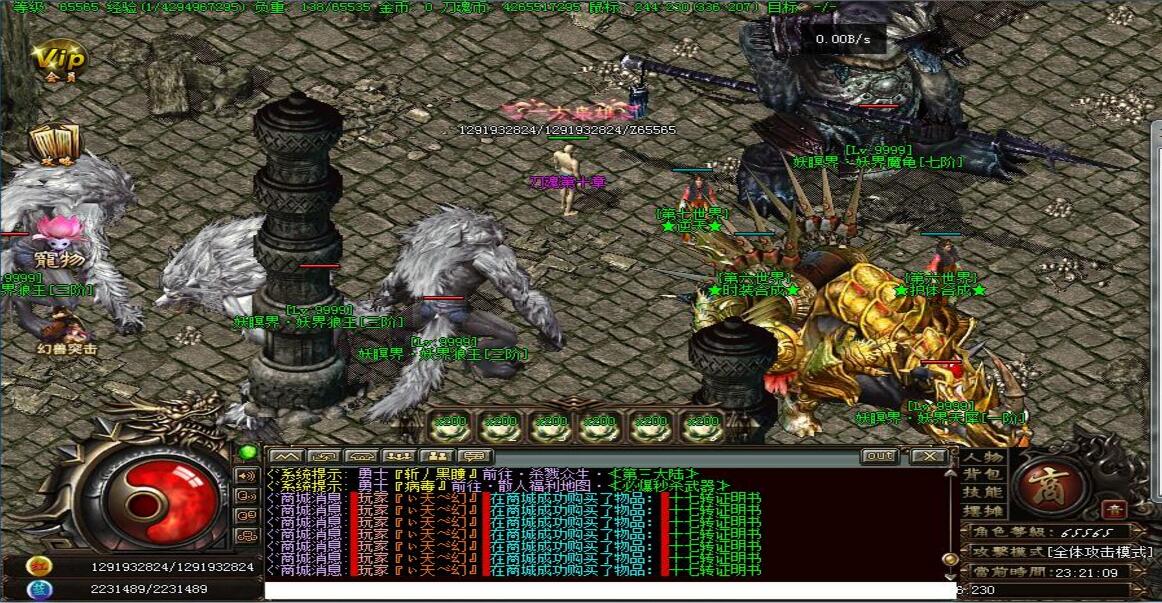Image resolution: width=1162 pixels, height=603 pixels.
Task: Open the 背包 backpack
Action: pos(982,474)
